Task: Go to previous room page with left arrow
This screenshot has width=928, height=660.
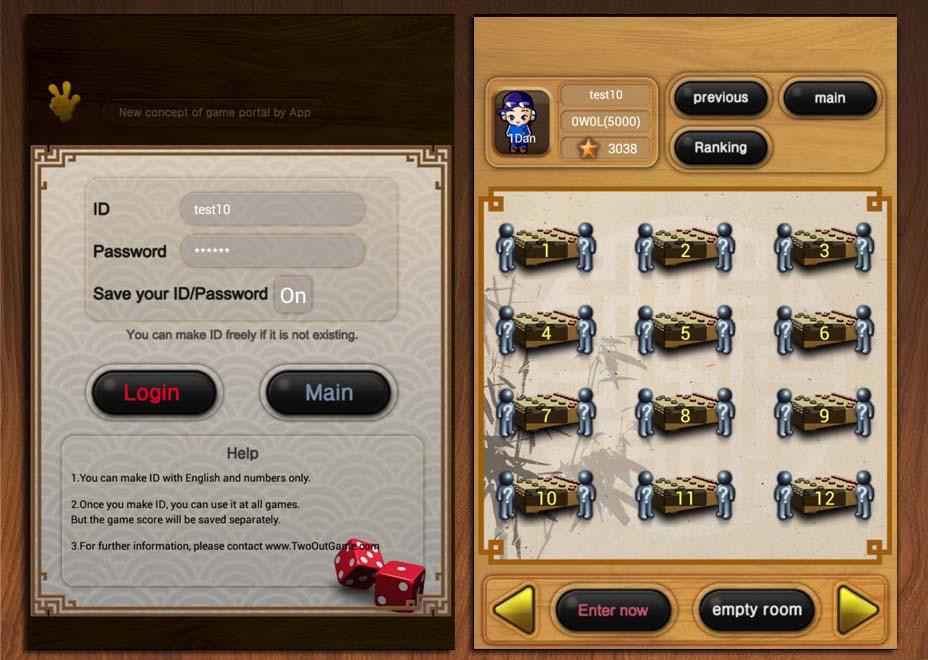Action: tap(514, 609)
